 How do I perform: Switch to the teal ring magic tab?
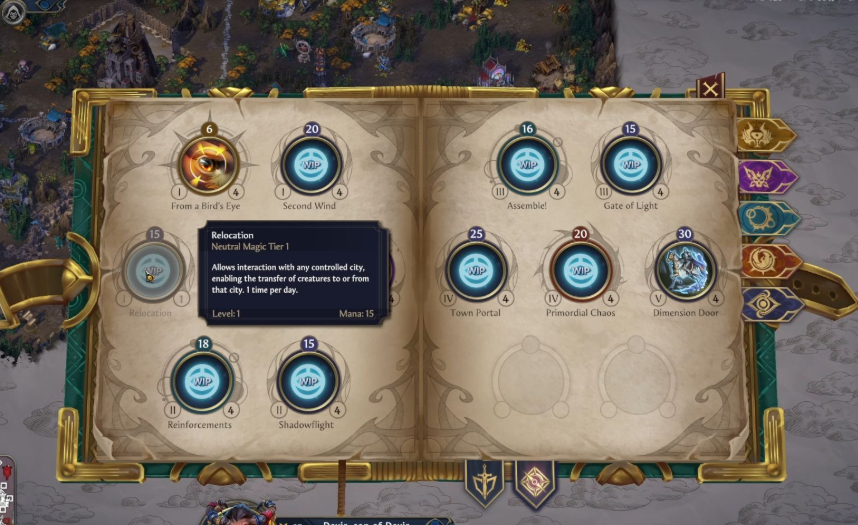tap(765, 219)
